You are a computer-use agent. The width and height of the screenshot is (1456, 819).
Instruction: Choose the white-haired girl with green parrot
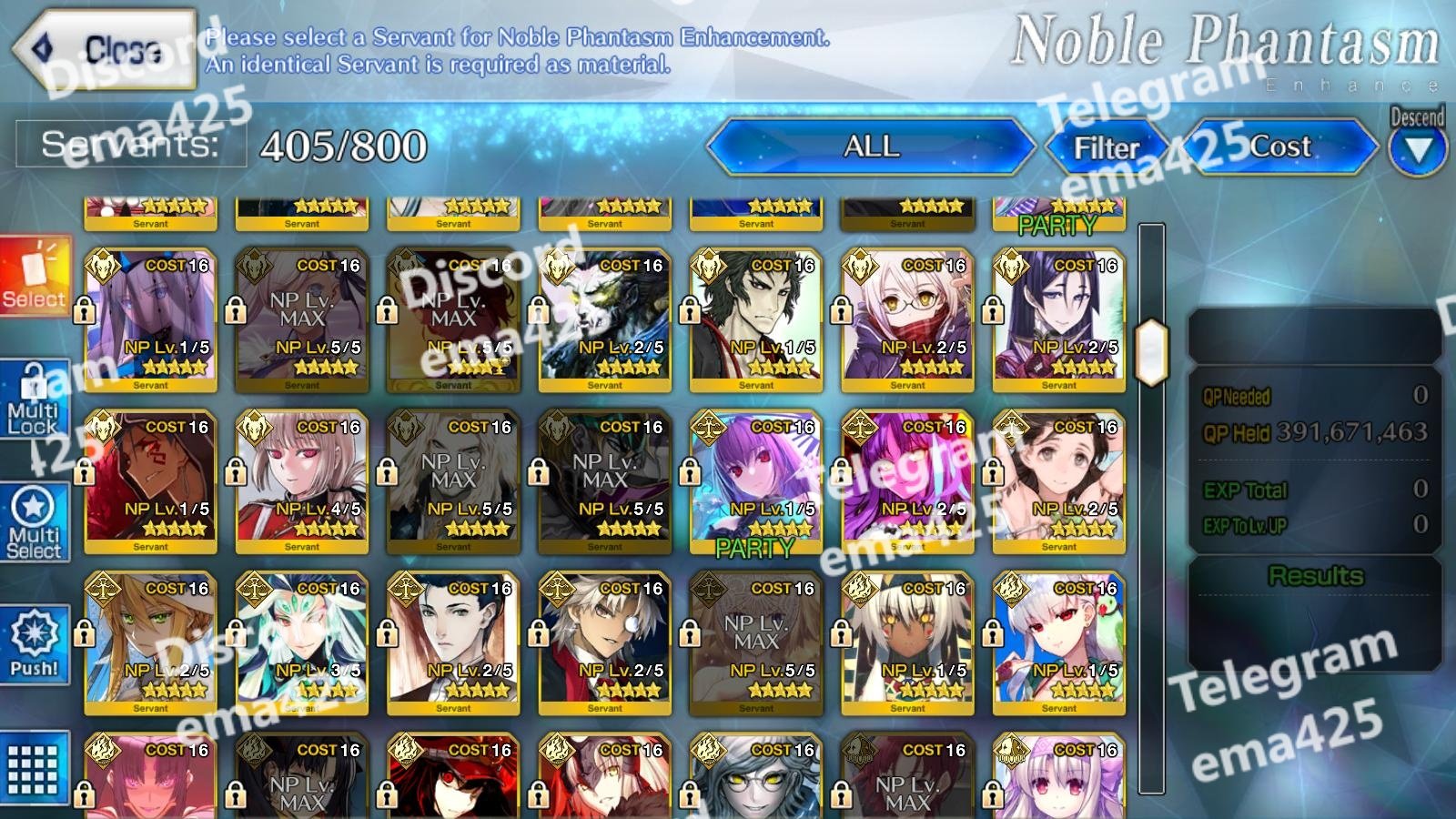tap(1058, 642)
